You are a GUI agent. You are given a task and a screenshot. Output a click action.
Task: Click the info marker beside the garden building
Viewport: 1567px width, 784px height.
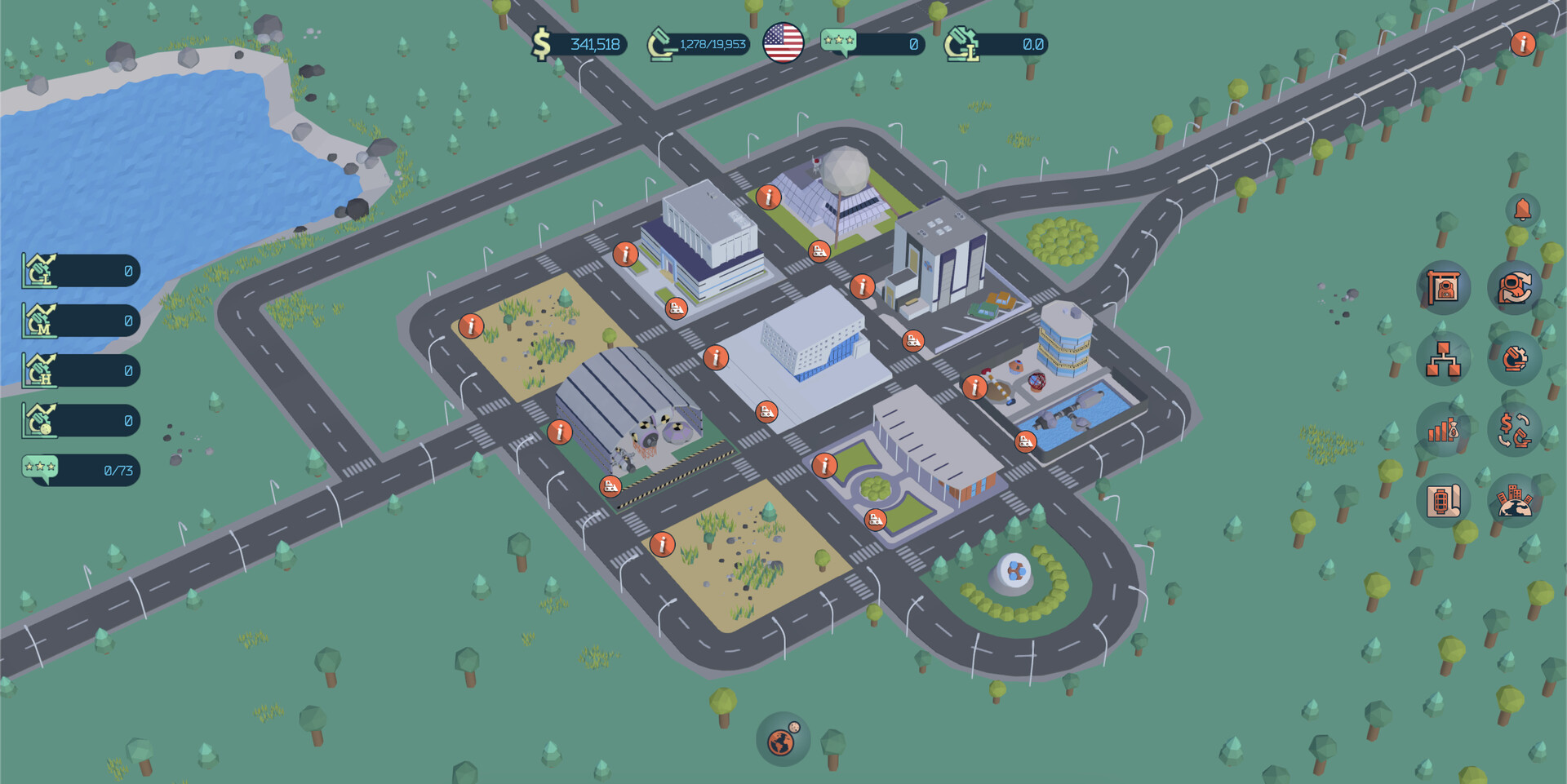(827, 467)
